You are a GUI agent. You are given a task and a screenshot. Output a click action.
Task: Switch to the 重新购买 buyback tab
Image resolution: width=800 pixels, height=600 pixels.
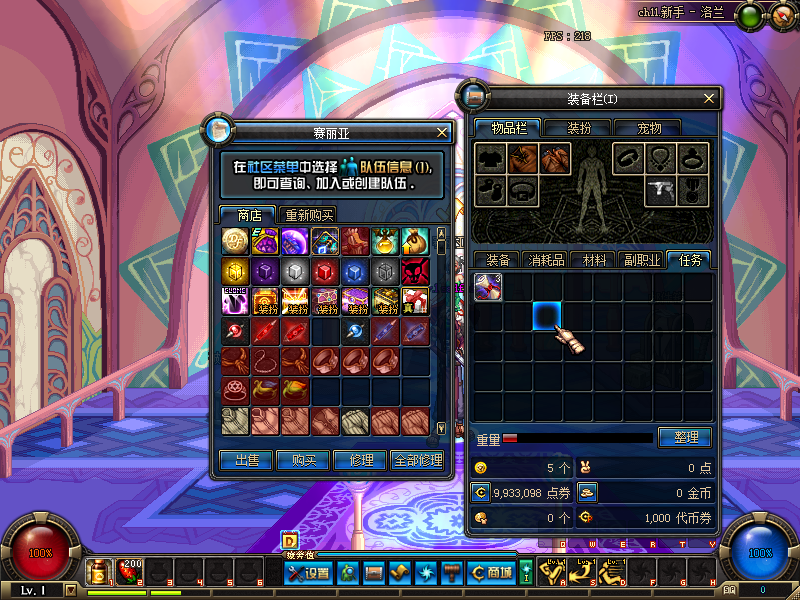point(308,215)
